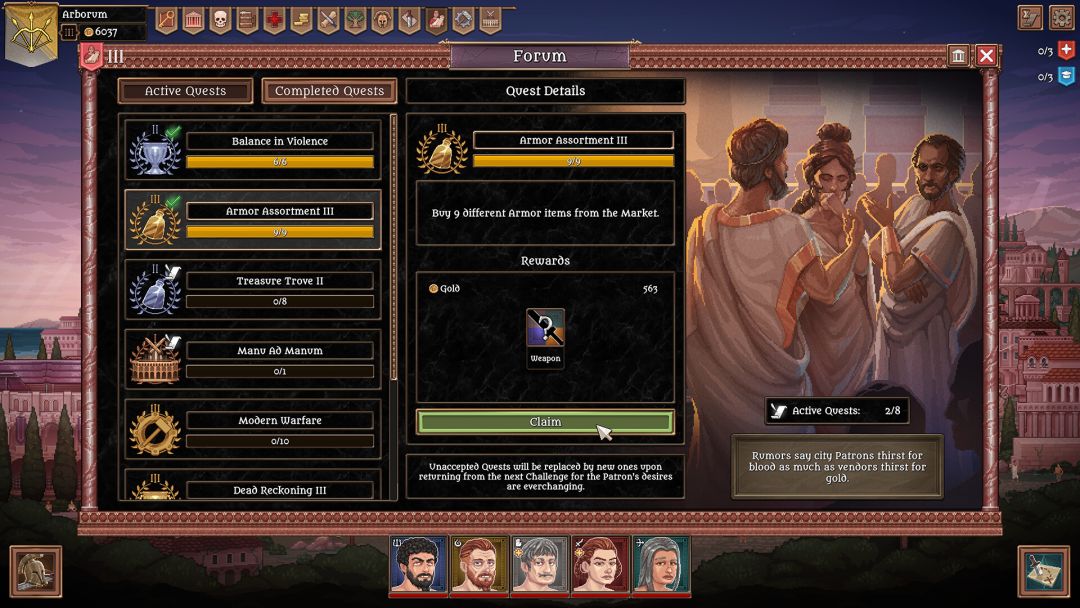Open the settings gear menu

[1061, 17]
